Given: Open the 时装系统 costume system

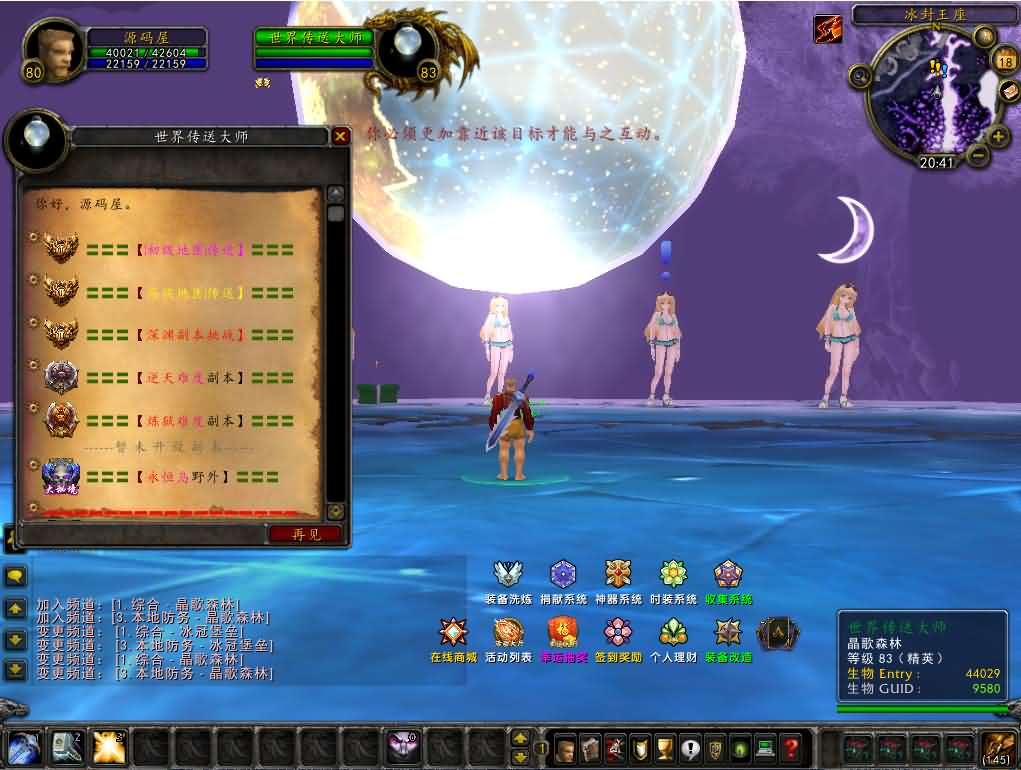Looking at the screenshot, I should click(x=673, y=574).
